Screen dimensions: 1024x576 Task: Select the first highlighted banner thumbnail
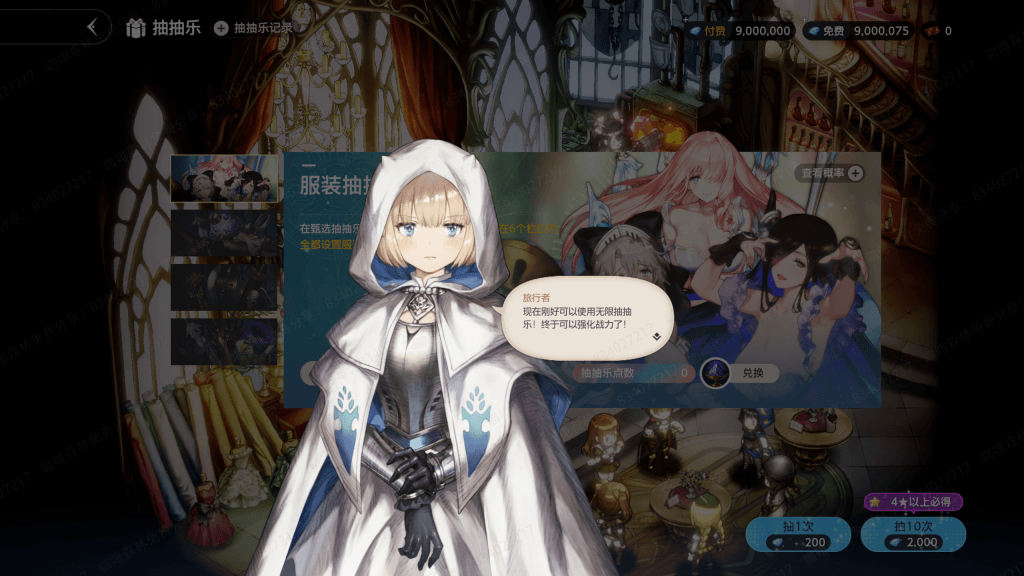[224, 178]
